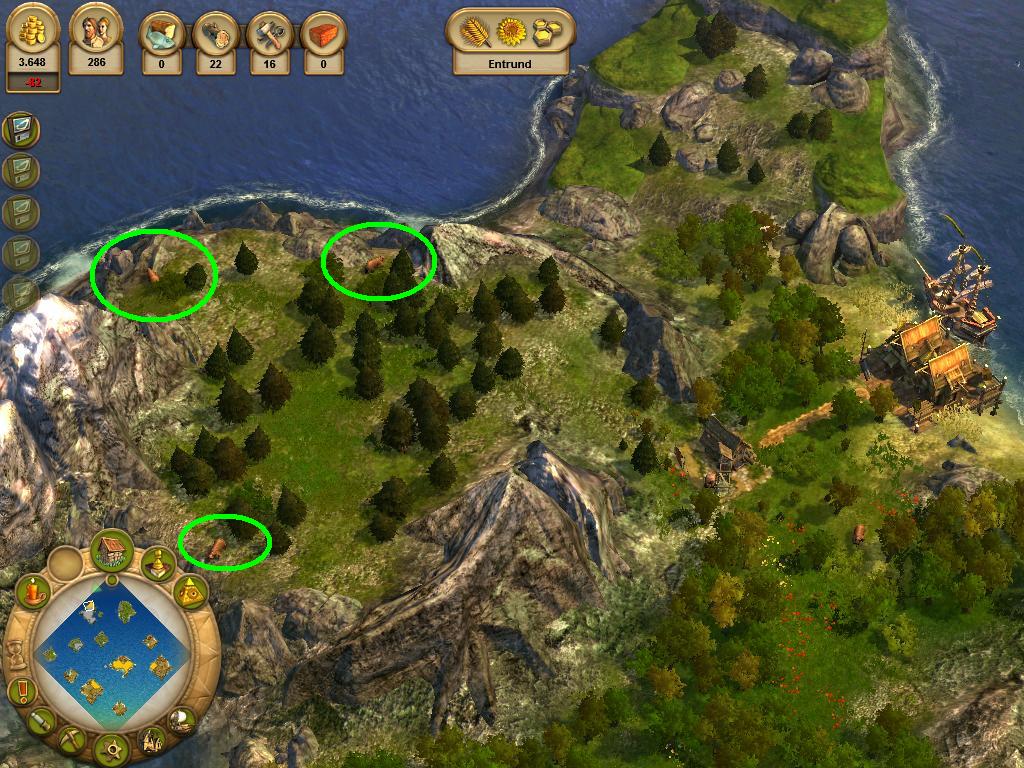Show the population overview
The height and width of the screenshot is (768, 1024).
tap(96, 45)
